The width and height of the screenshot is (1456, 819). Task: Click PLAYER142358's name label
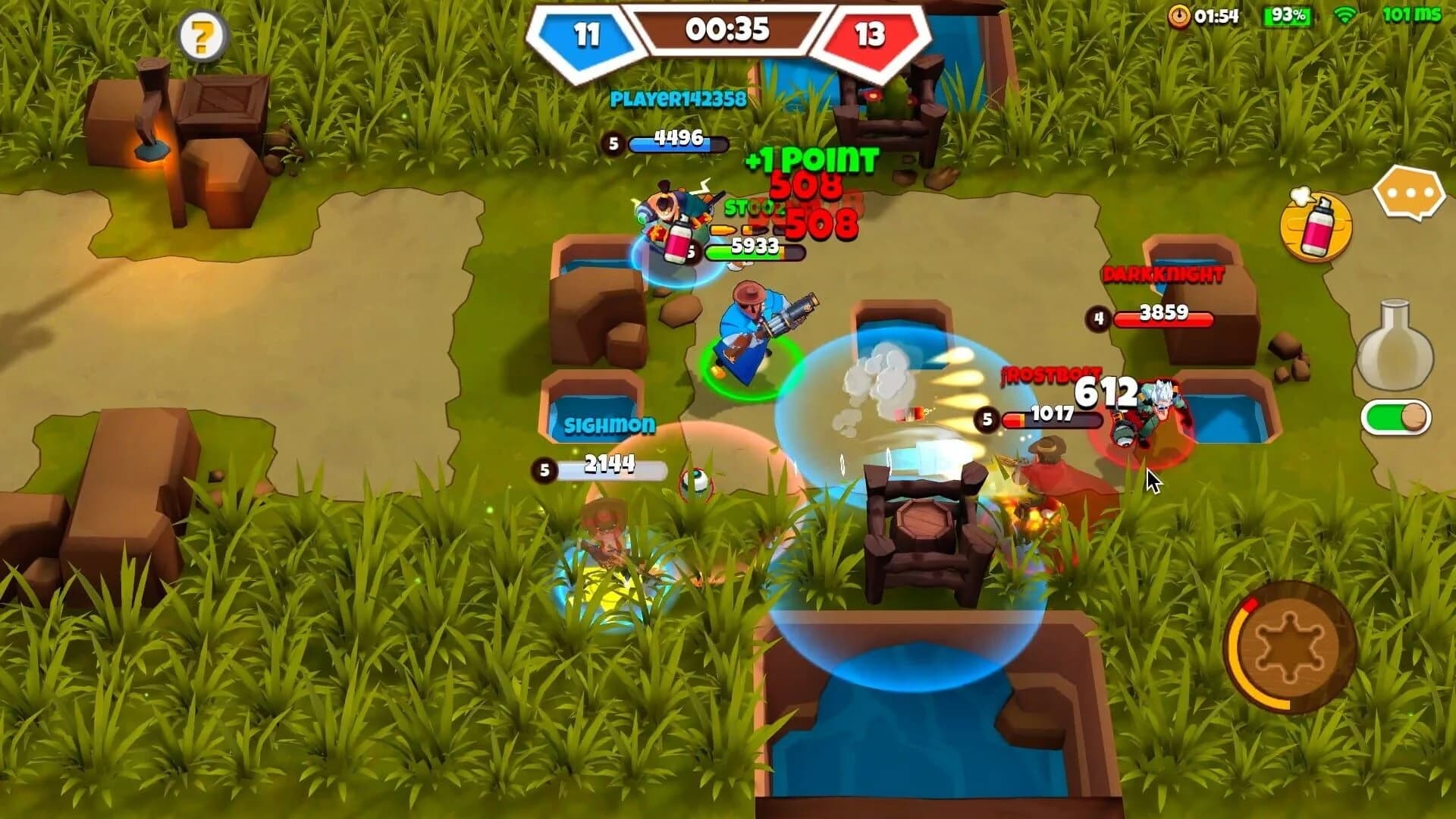tap(677, 96)
